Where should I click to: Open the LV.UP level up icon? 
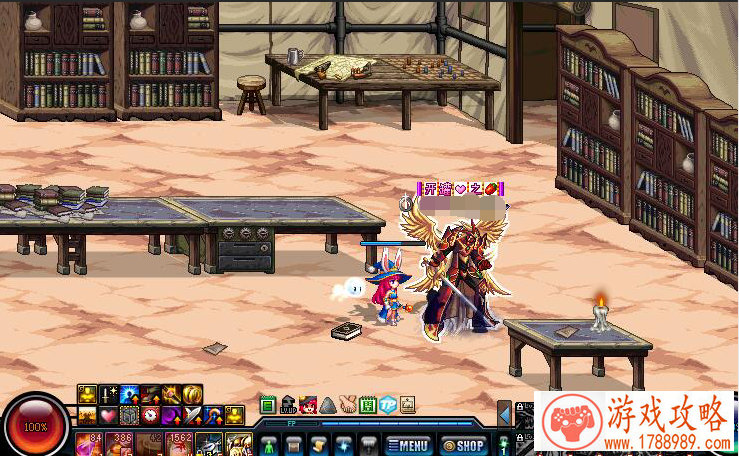(288, 405)
